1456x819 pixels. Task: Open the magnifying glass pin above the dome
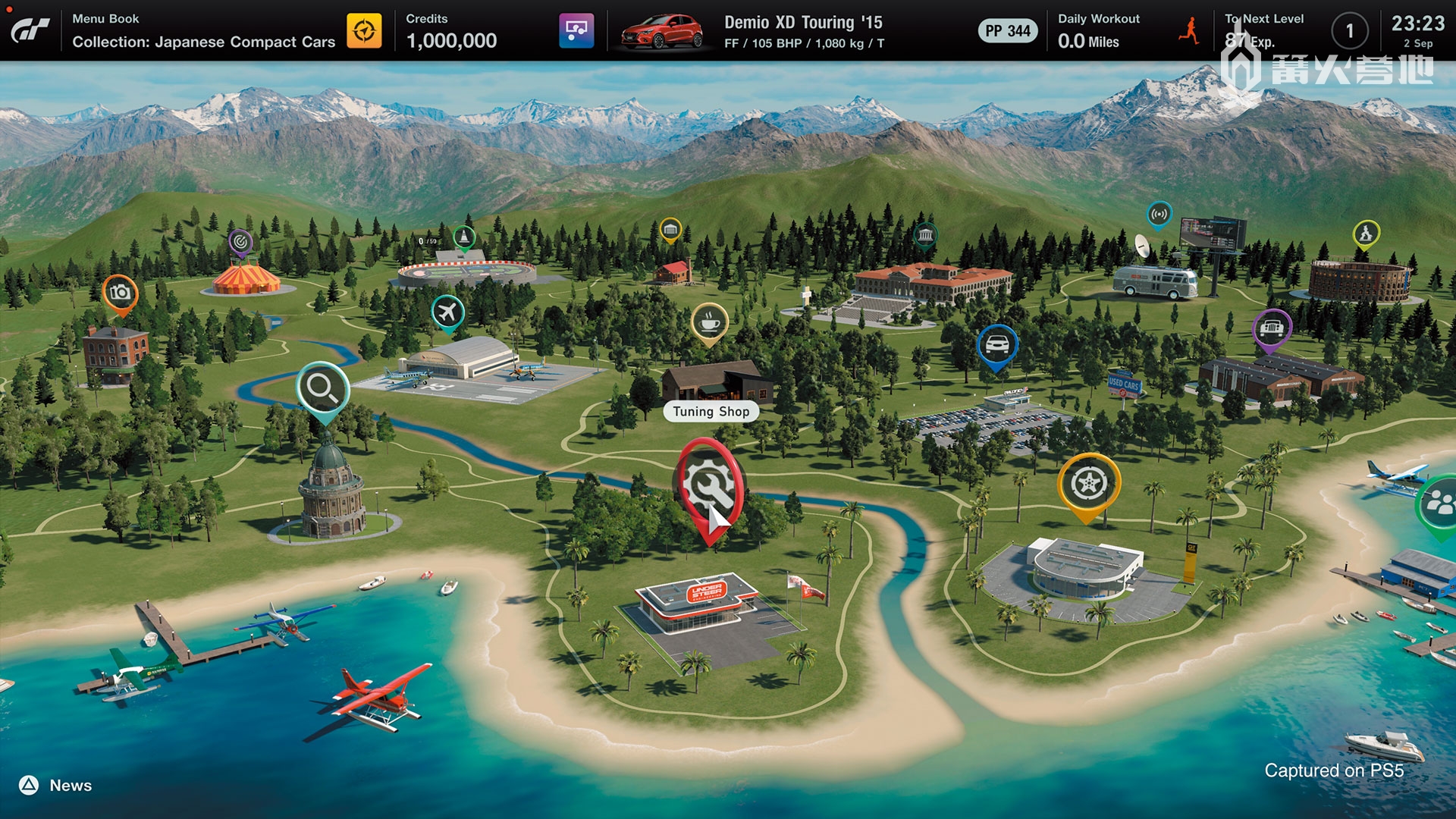tap(322, 389)
